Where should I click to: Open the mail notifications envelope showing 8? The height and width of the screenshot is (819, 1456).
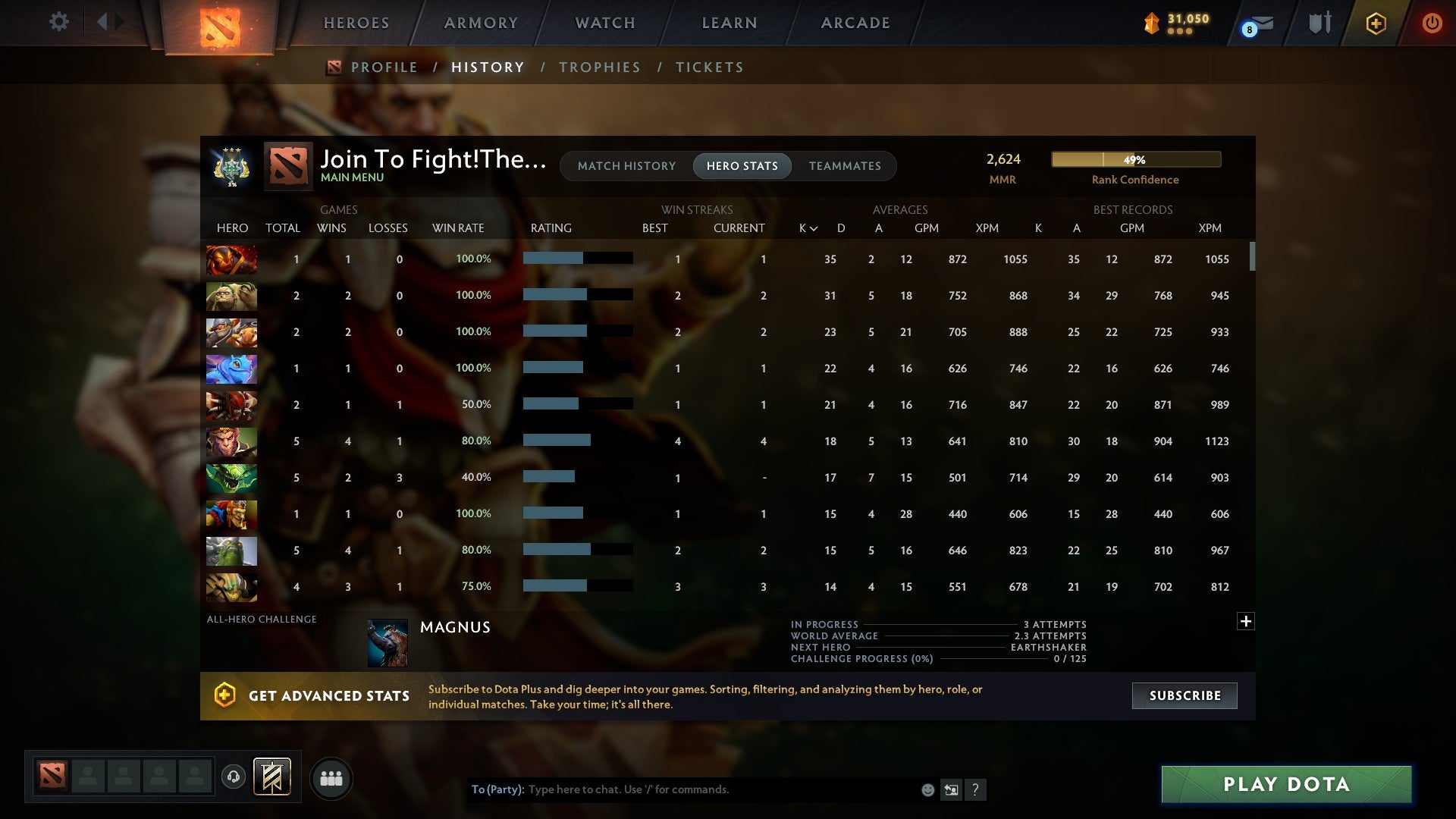(x=1252, y=24)
